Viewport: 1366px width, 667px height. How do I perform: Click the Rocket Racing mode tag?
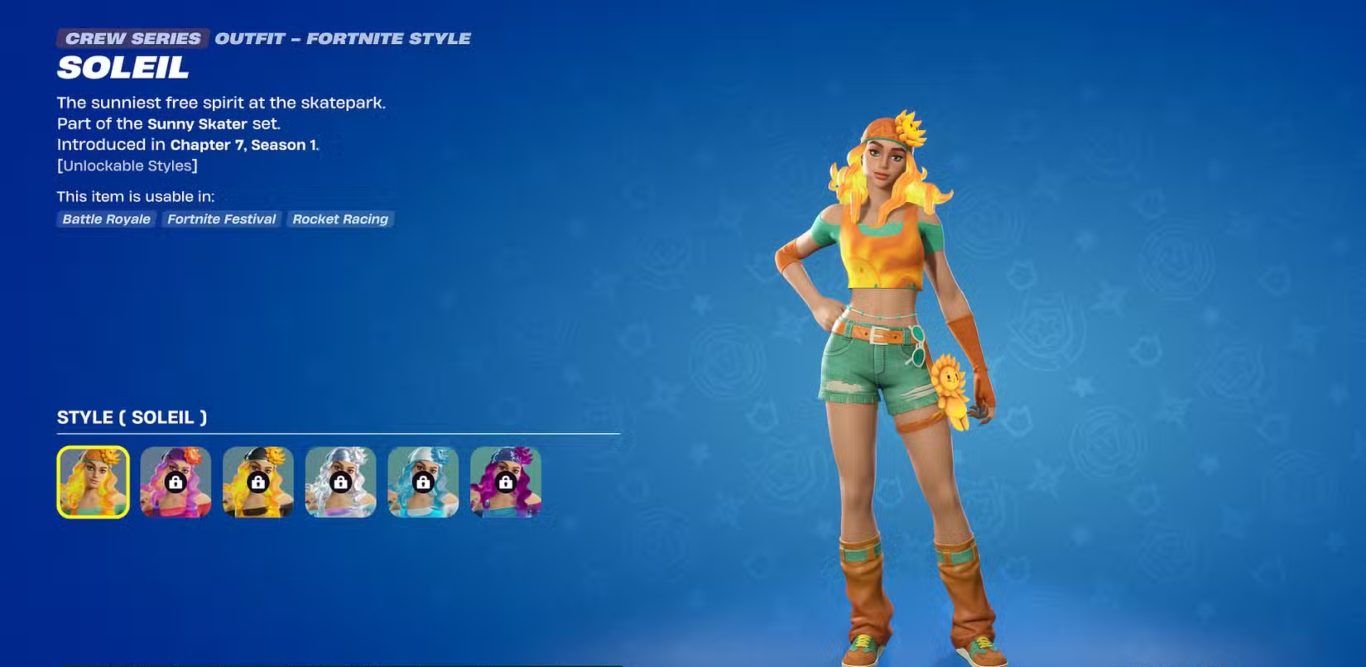tap(340, 219)
